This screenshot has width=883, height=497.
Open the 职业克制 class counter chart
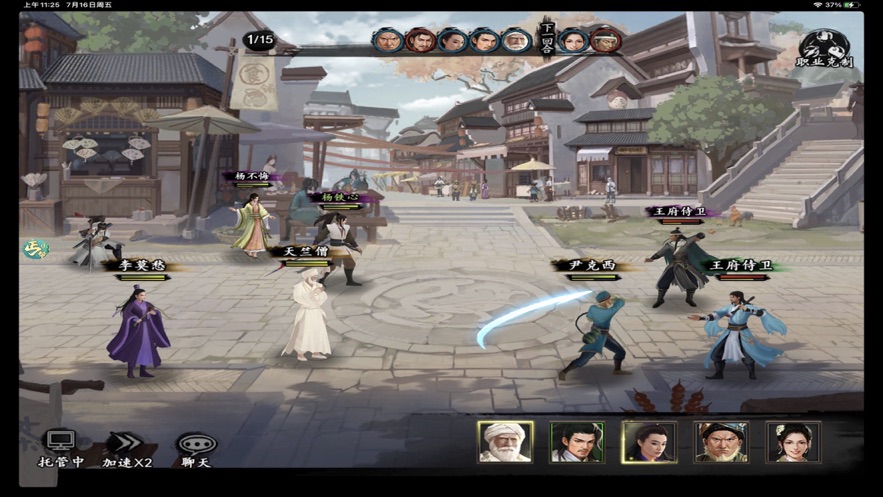[824, 49]
